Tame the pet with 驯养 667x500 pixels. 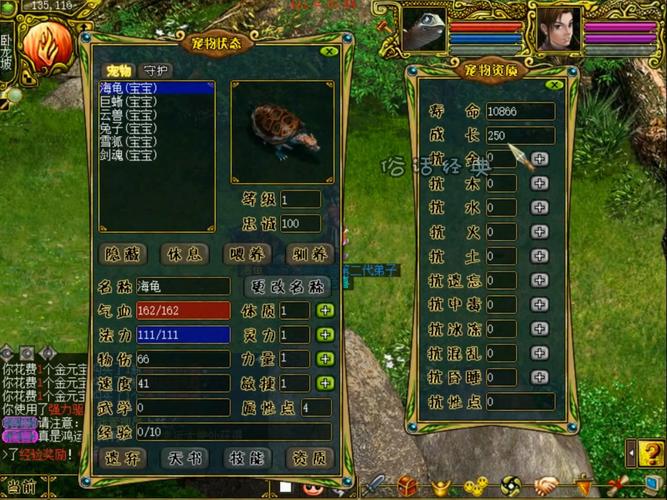pyautogui.click(x=308, y=254)
